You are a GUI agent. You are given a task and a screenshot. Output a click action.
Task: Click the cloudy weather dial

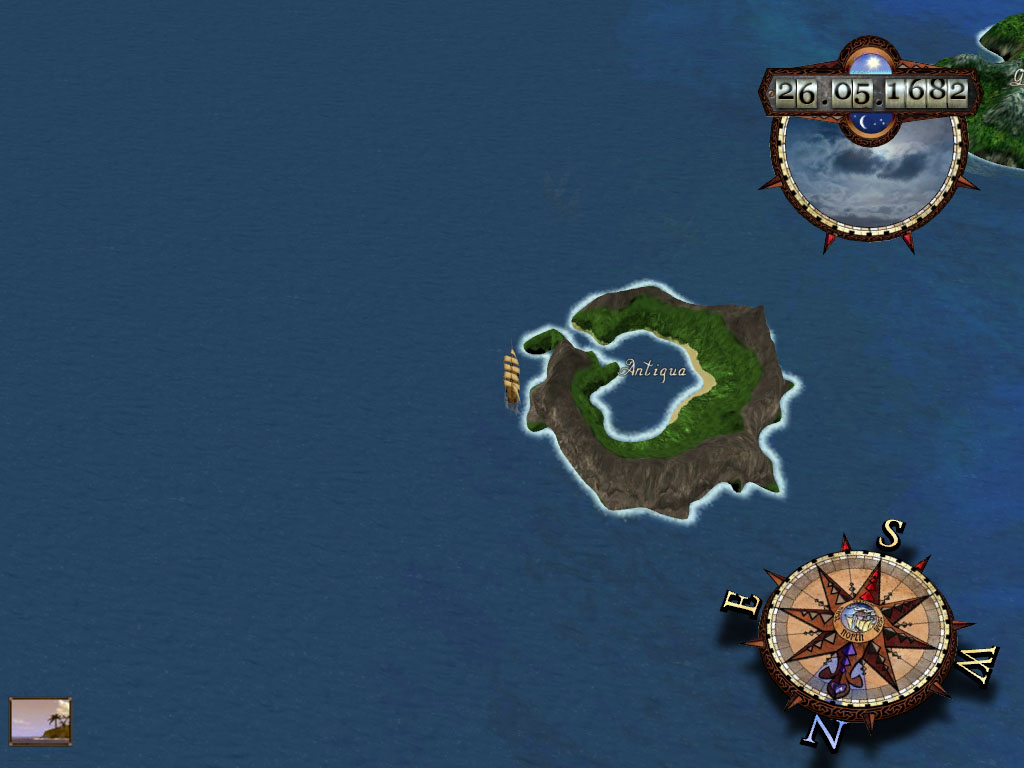coord(866,172)
